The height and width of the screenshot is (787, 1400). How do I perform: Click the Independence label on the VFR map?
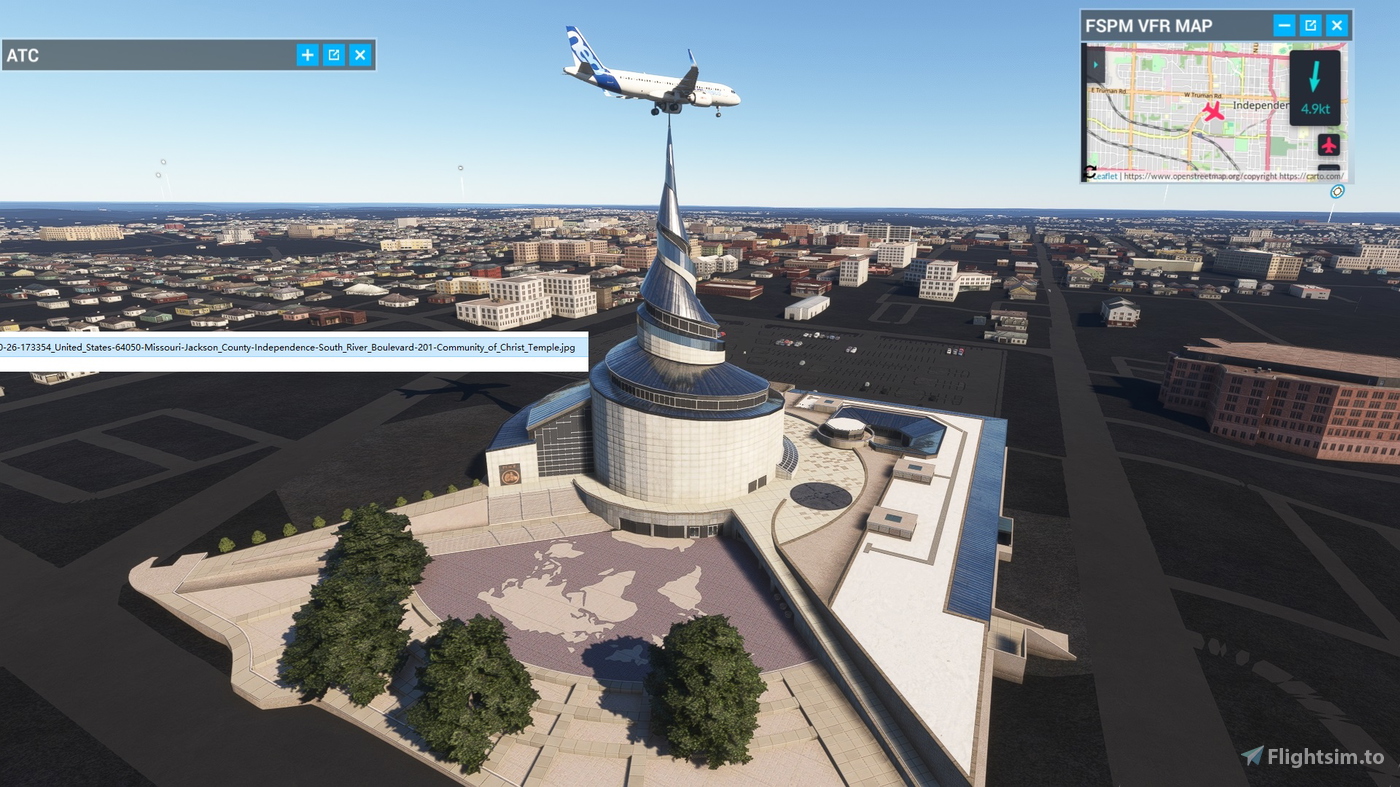pyautogui.click(x=1261, y=104)
